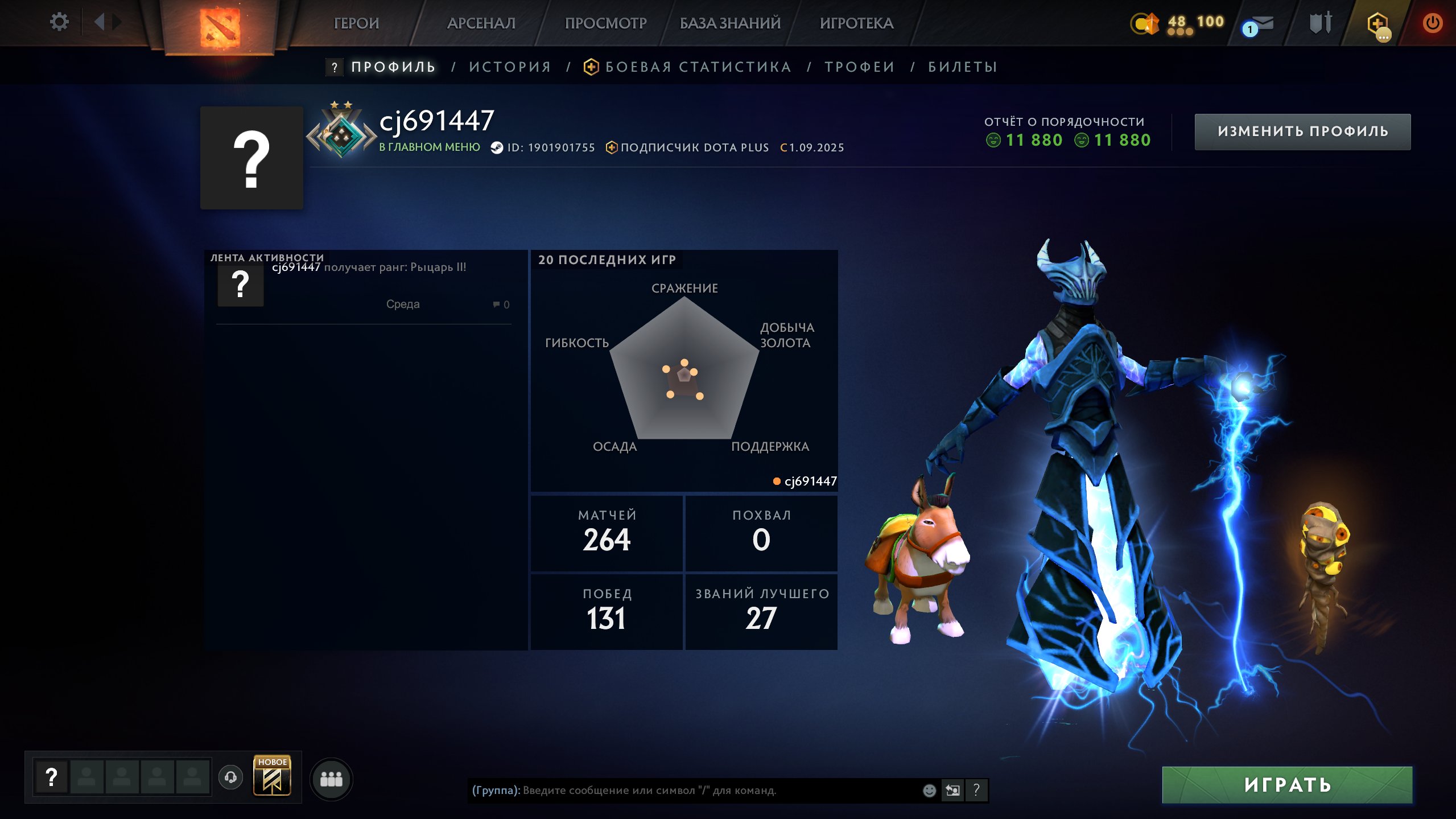The height and width of the screenshot is (819, 1456).
Task: Click the Dota Plus shield icon
Action: tap(1377, 24)
